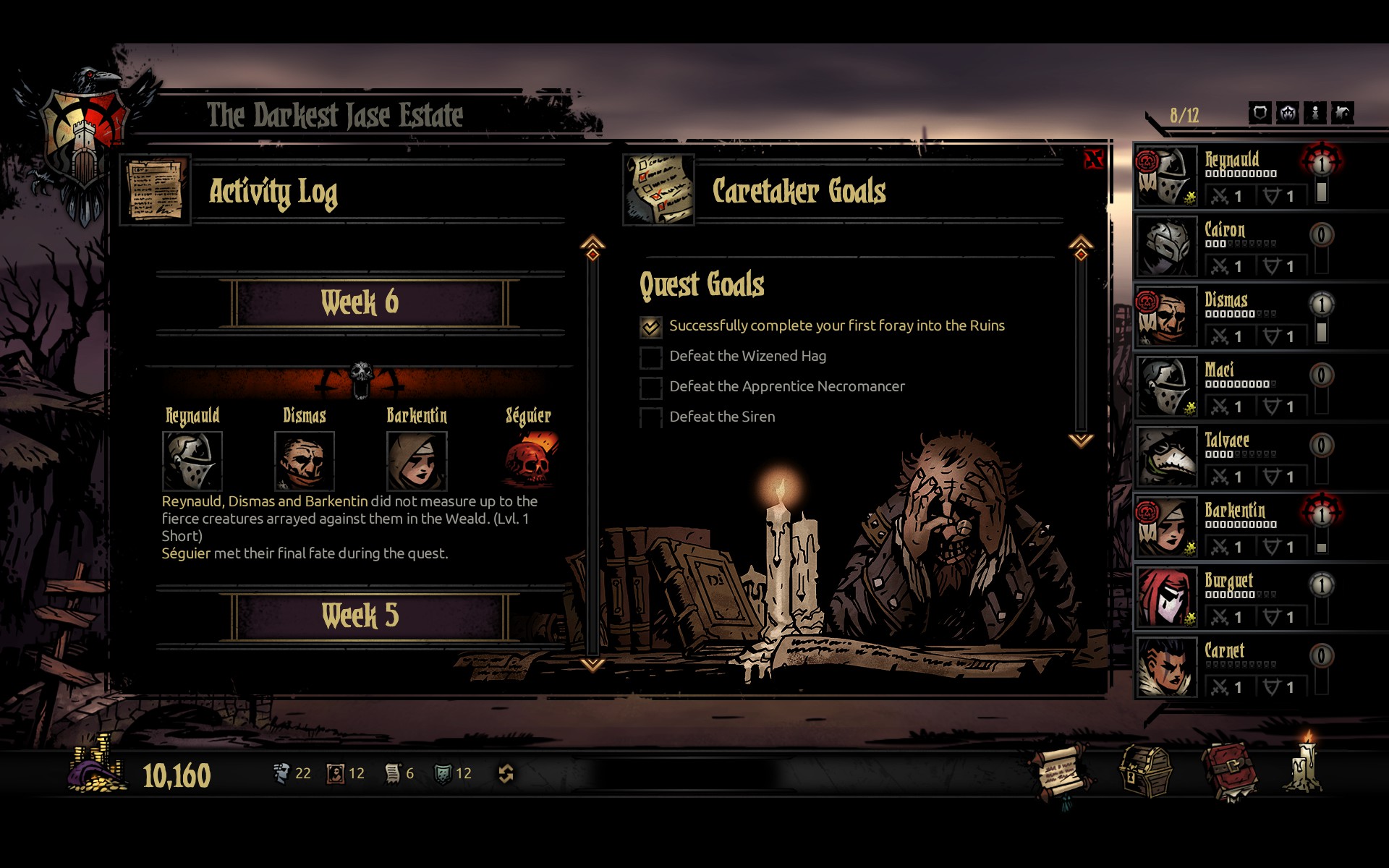Image resolution: width=1389 pixels, height=868 pixels.
Task: Click Dismas's portrait in the activity log
Action: point(305,461)
